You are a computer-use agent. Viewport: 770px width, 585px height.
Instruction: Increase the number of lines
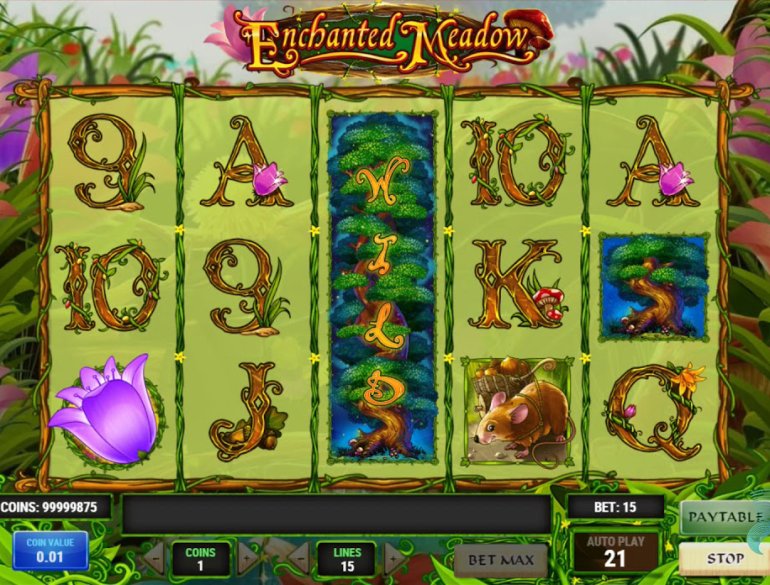pos(393,557)
